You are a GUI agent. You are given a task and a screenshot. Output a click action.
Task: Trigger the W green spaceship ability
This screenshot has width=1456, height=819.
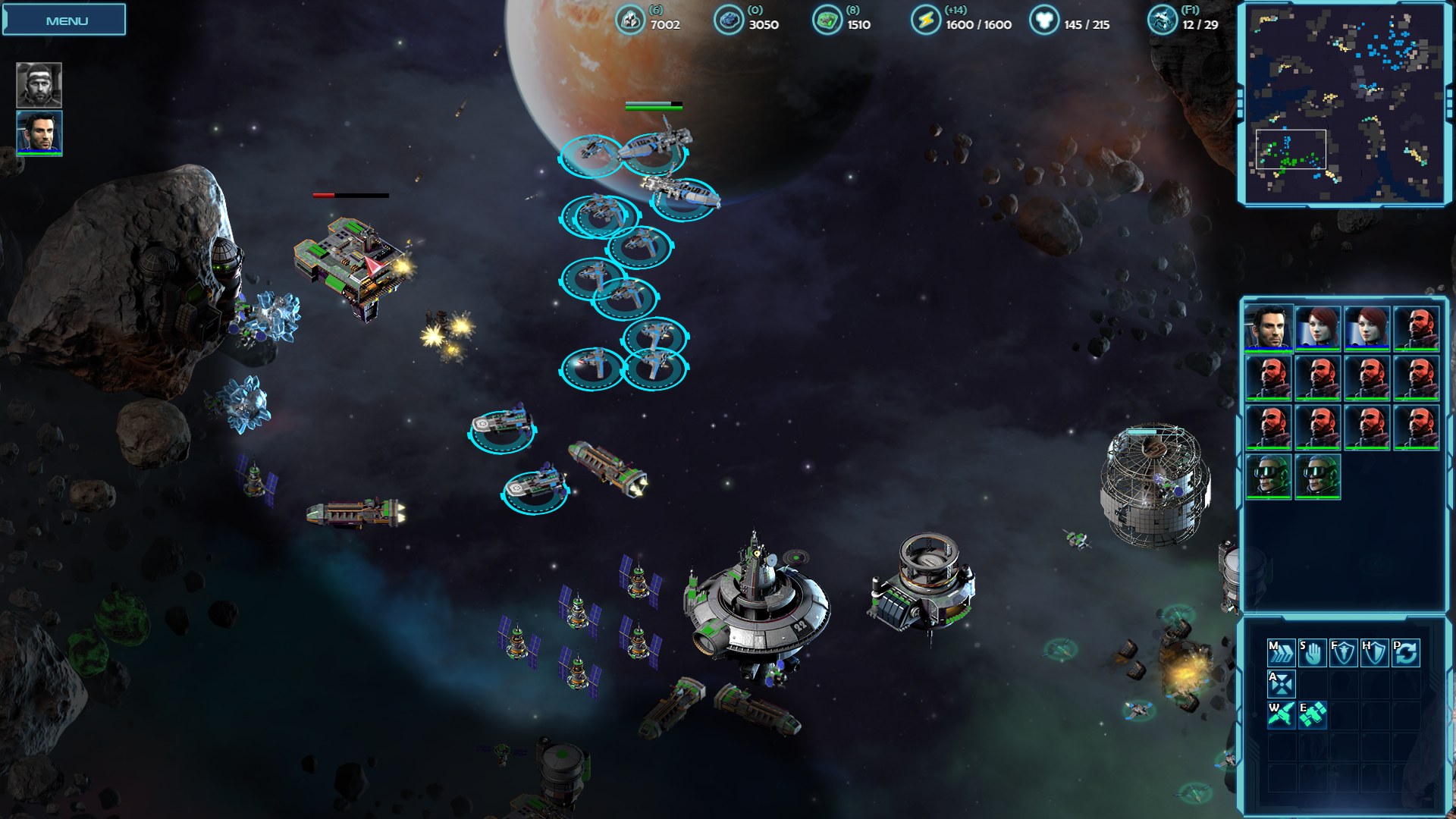tap(1281, 714)
